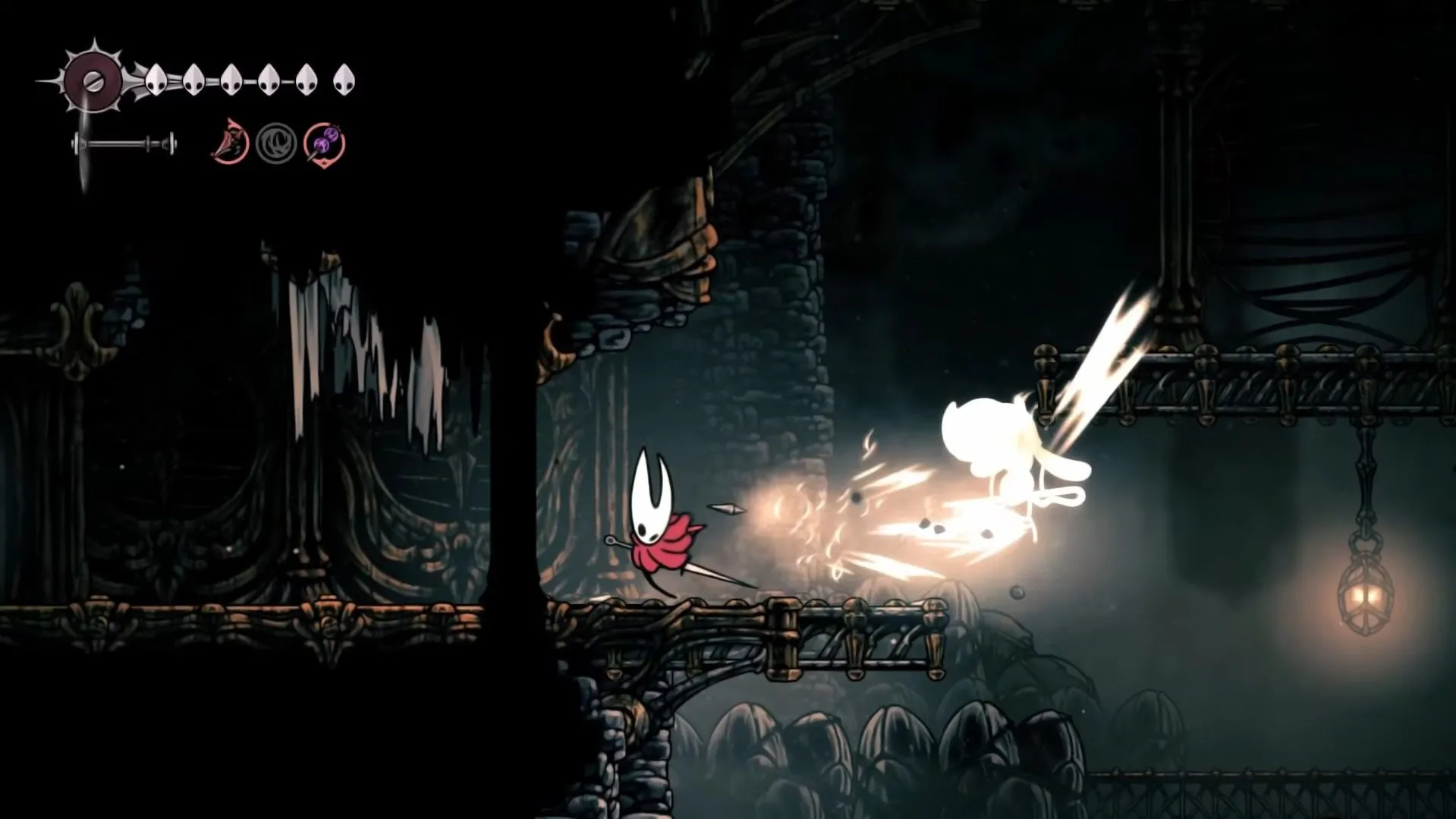Click the carved stone wall ornament on the left
The height and width of the screenshot is (819, 1456).
coord(76,326)
